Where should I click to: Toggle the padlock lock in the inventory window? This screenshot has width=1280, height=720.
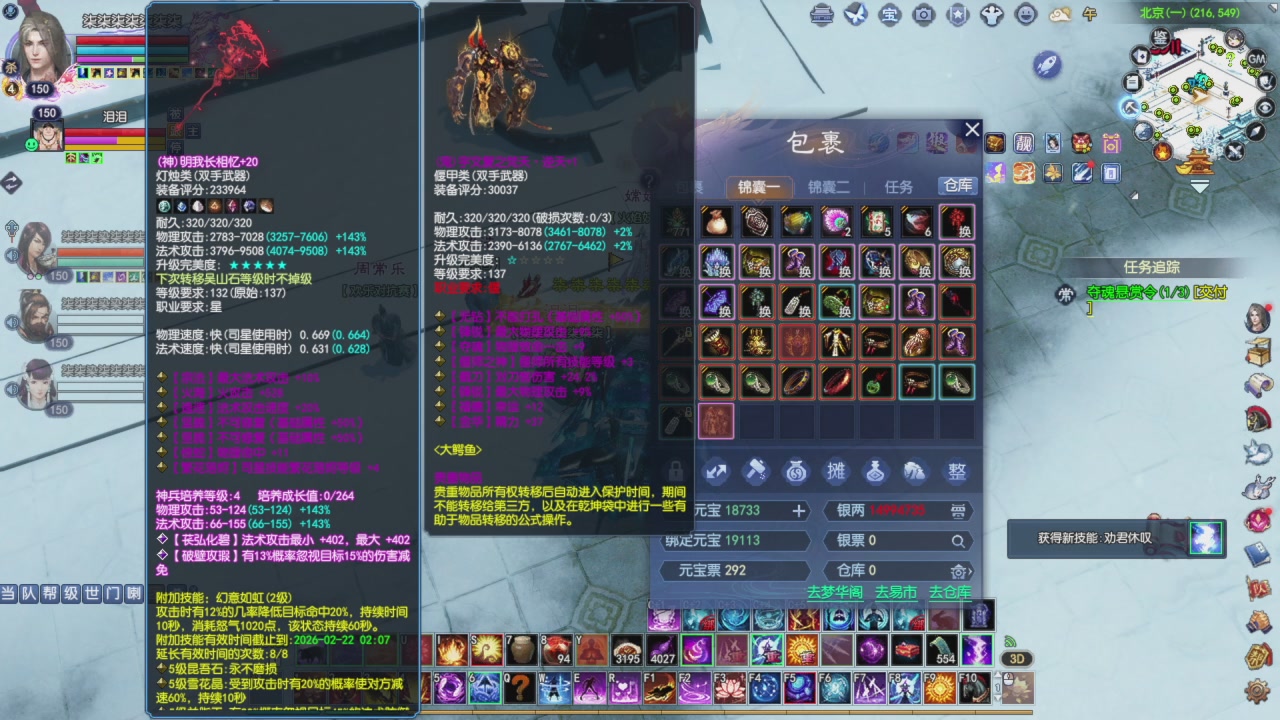pyautogui.click(x=673, y=471)
